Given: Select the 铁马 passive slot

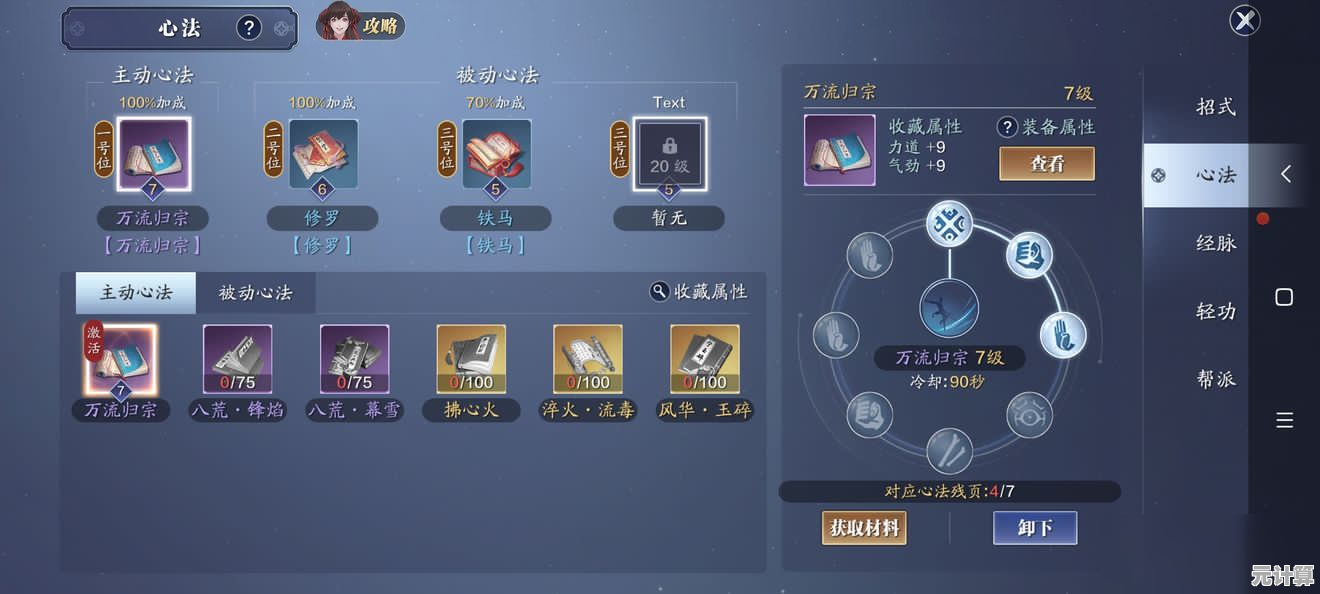Looking at the screenshot, I should 496,154.
